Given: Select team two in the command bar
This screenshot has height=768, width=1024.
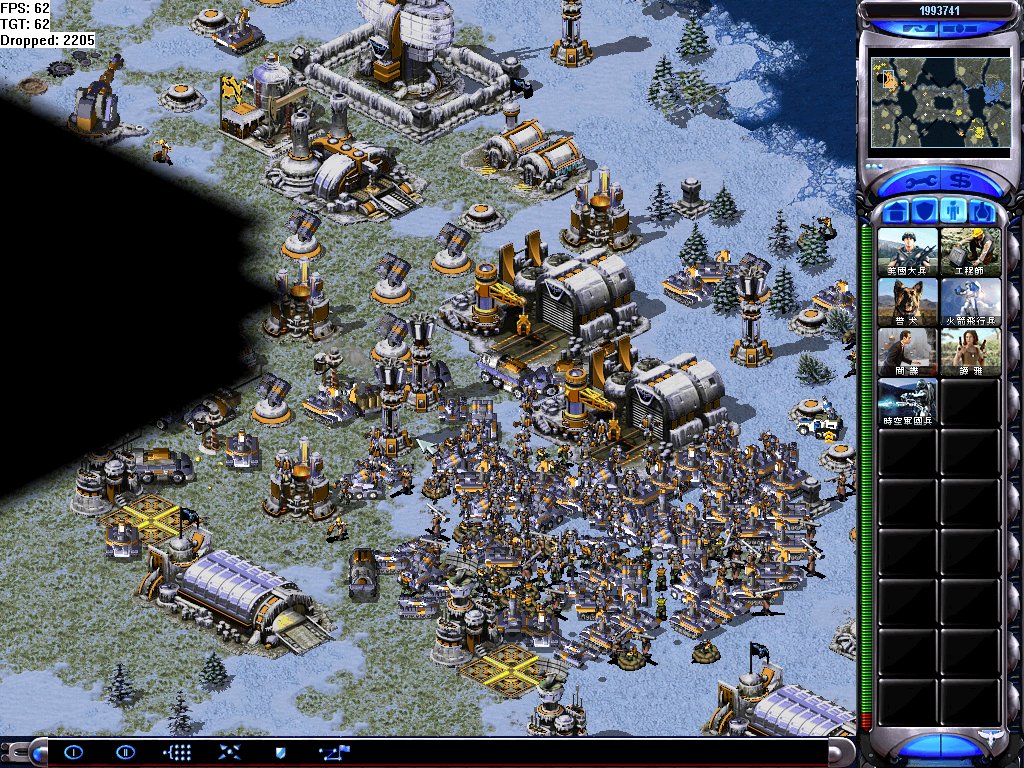Looking at the screenshot, I should (125, 752).
